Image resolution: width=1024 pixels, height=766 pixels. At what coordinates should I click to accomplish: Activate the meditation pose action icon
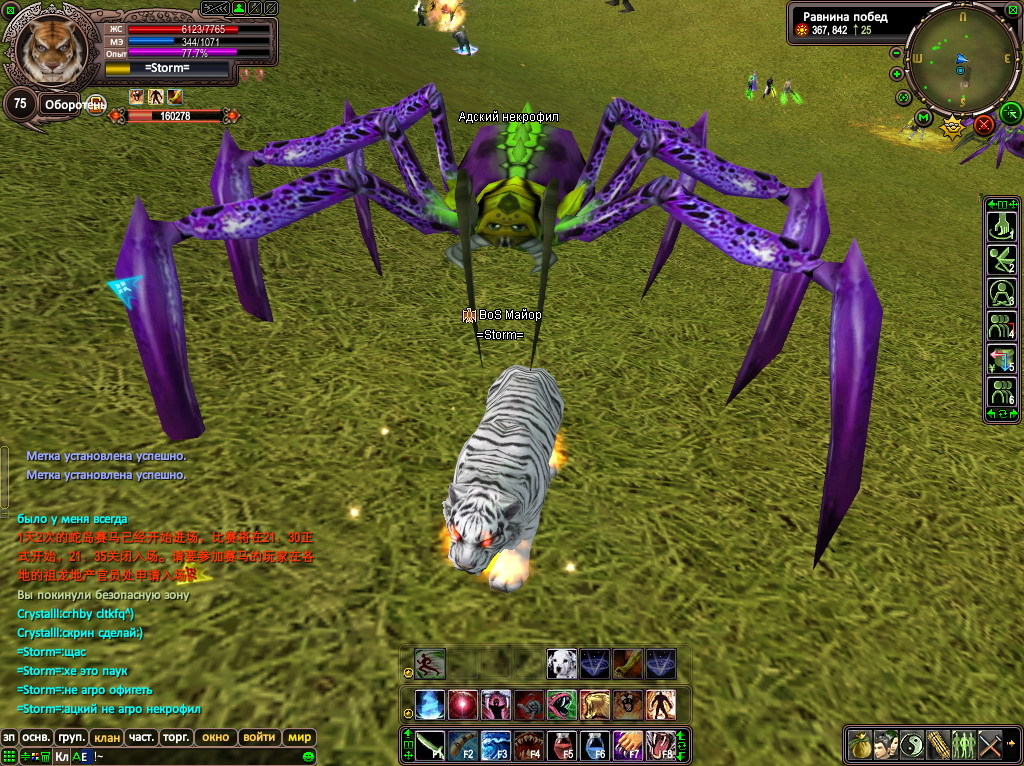click(1000, 293)
